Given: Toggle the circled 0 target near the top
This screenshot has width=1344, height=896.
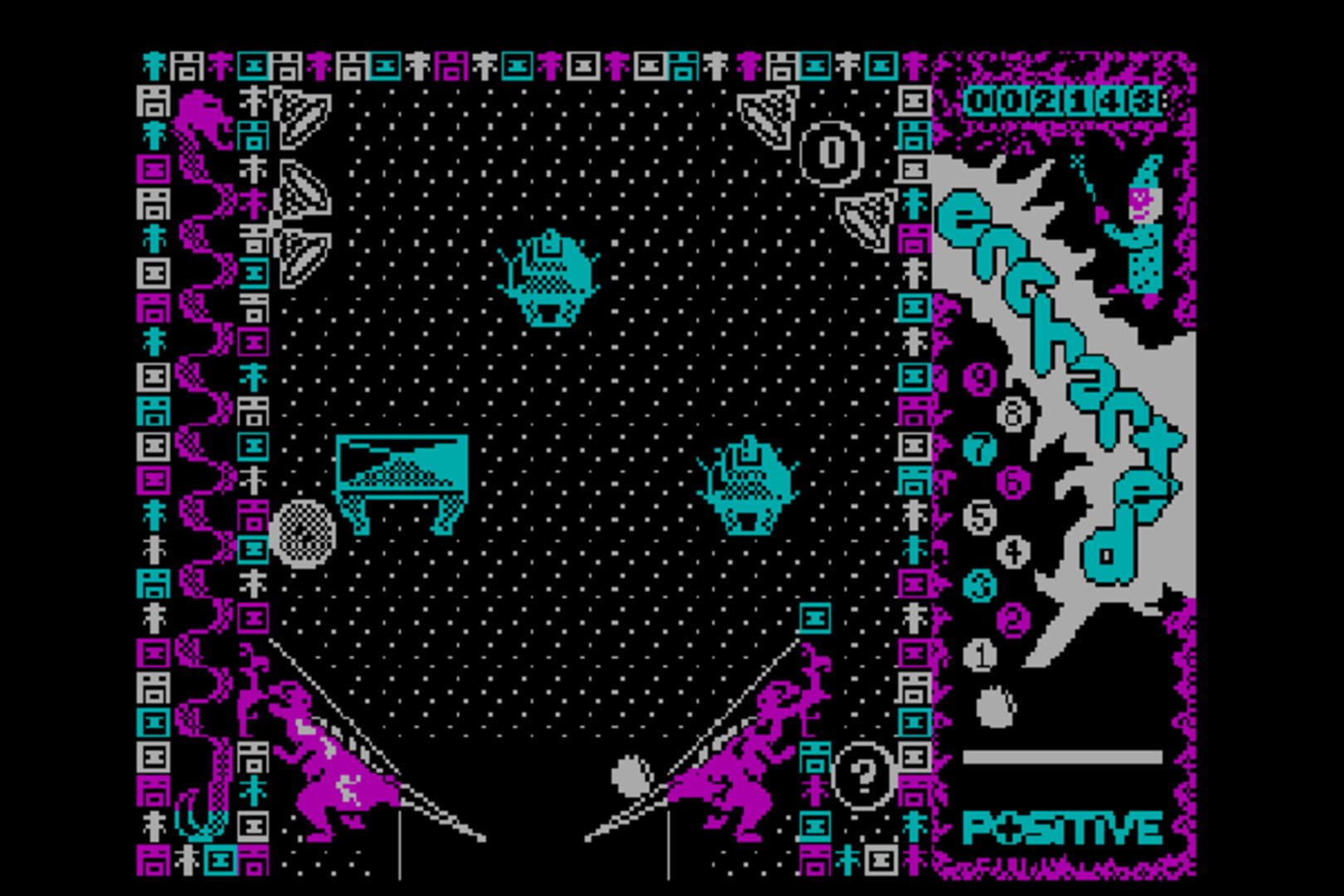Looking at the screenshot, I should 830,153.
